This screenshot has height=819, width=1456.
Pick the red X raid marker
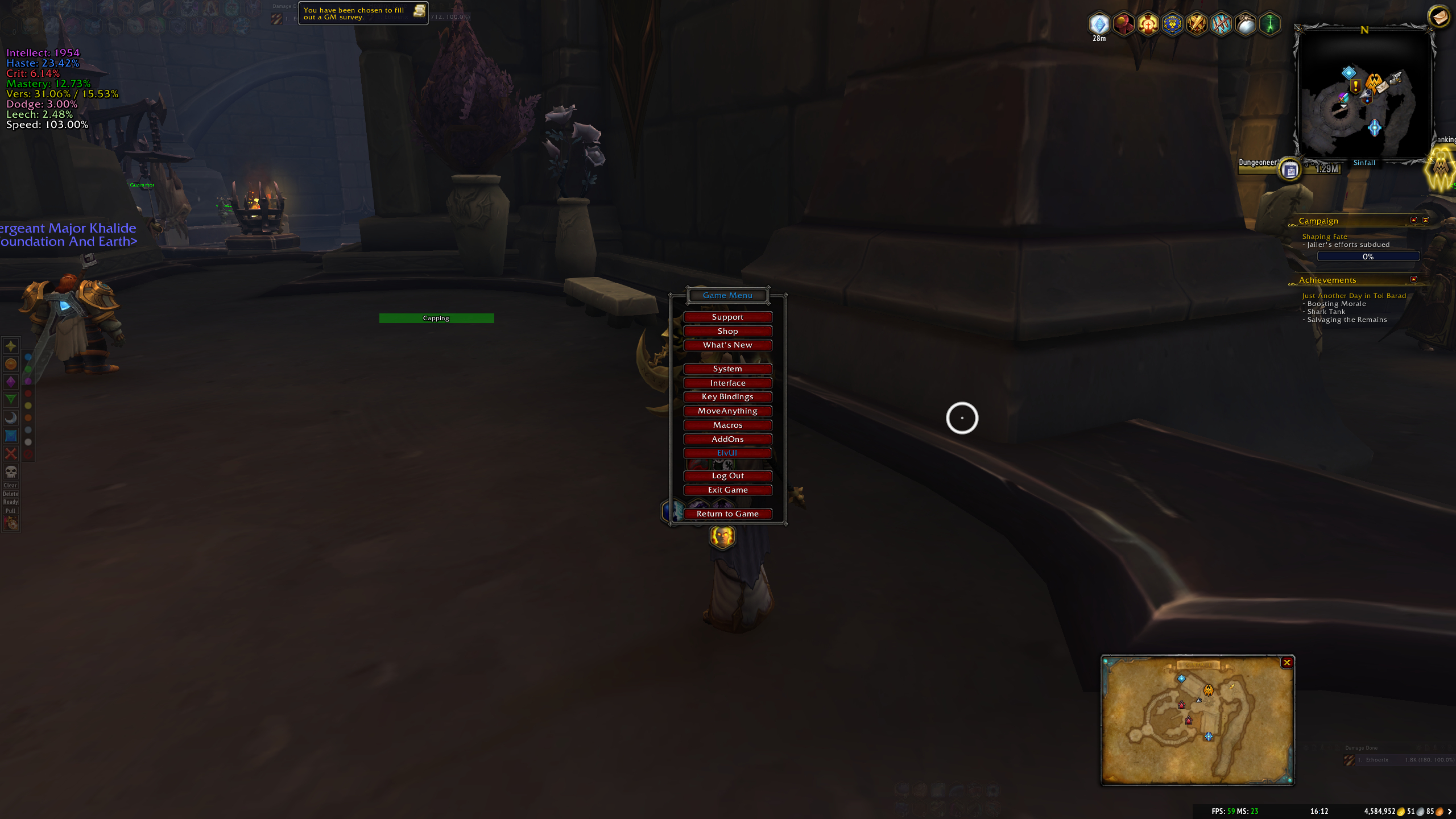(x=11, y=454)
